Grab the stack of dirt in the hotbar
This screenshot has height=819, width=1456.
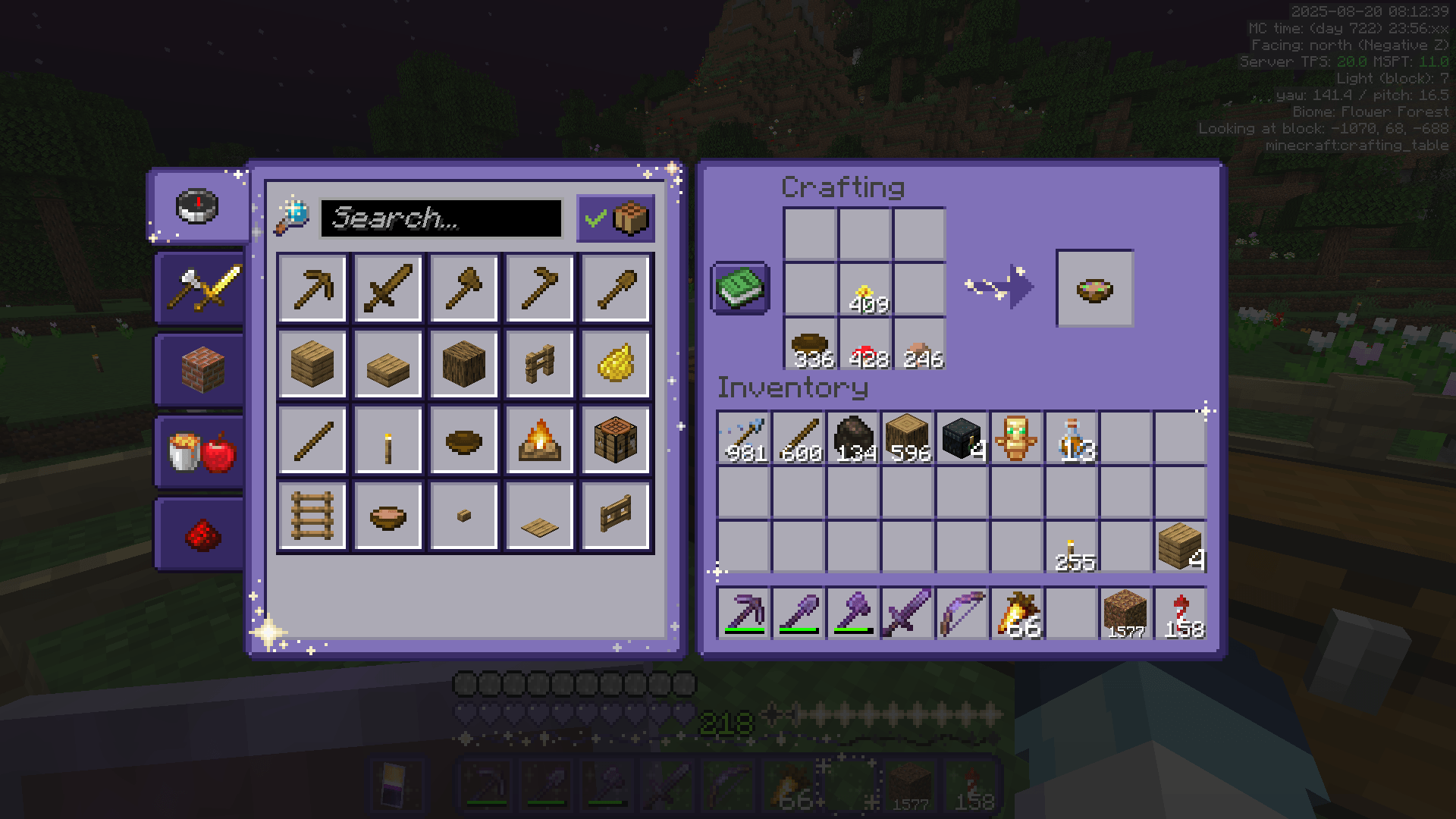pos(1125,613)
